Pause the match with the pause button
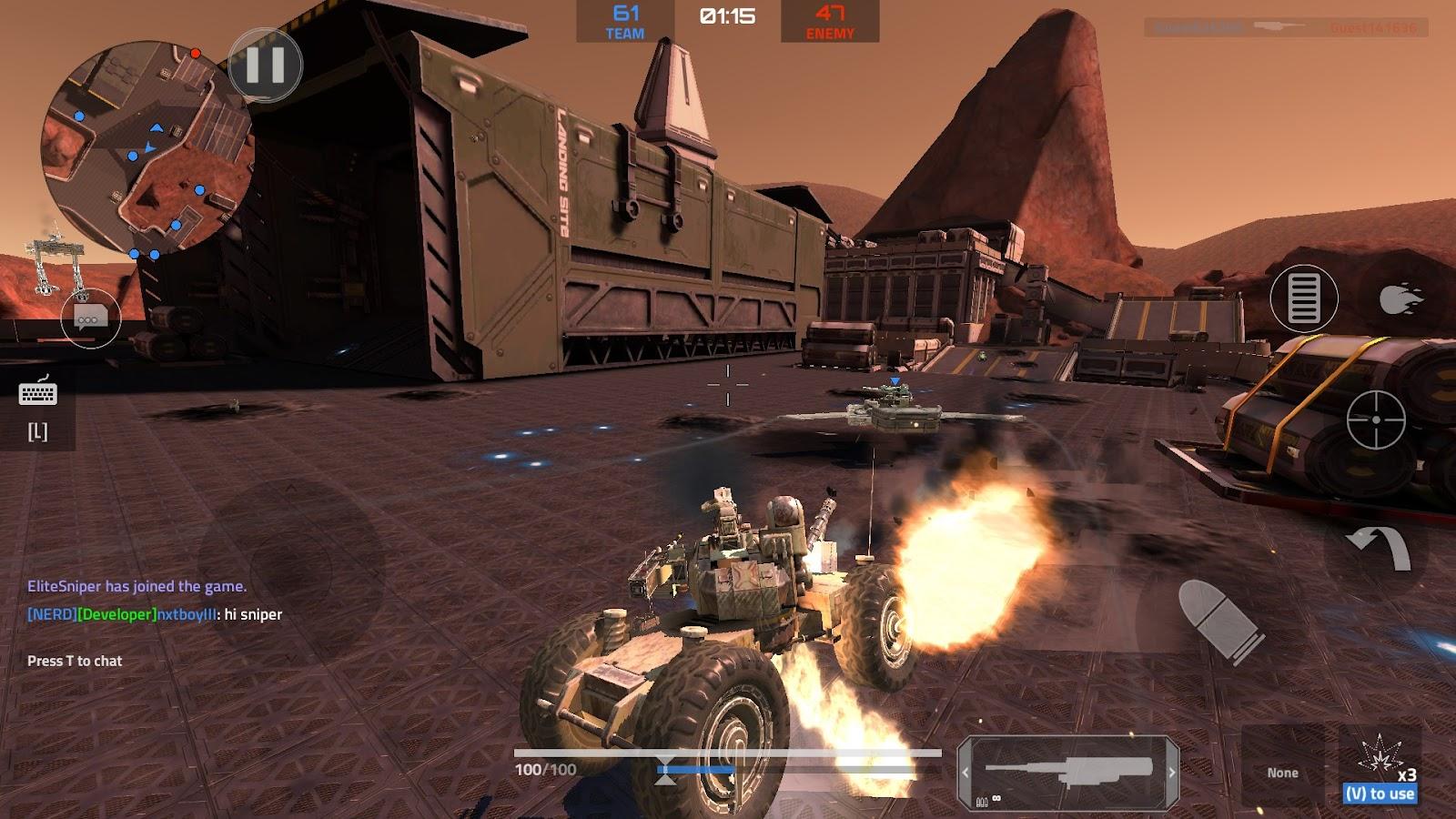The height and width of the screenshot is (819, 1456). click(265, 65)
